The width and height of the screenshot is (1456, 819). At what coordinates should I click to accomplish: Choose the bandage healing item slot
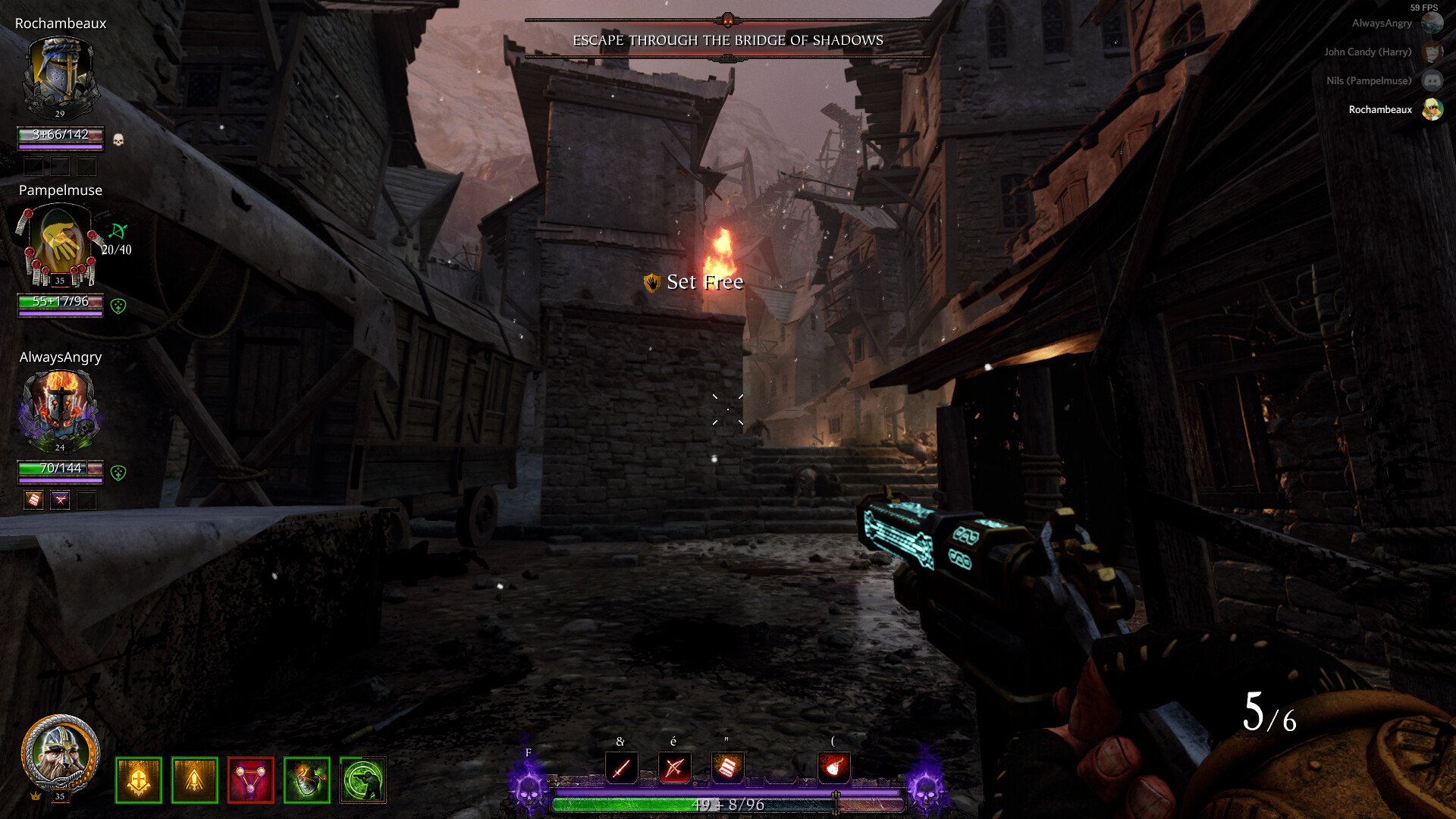click(x=727, y=767)
